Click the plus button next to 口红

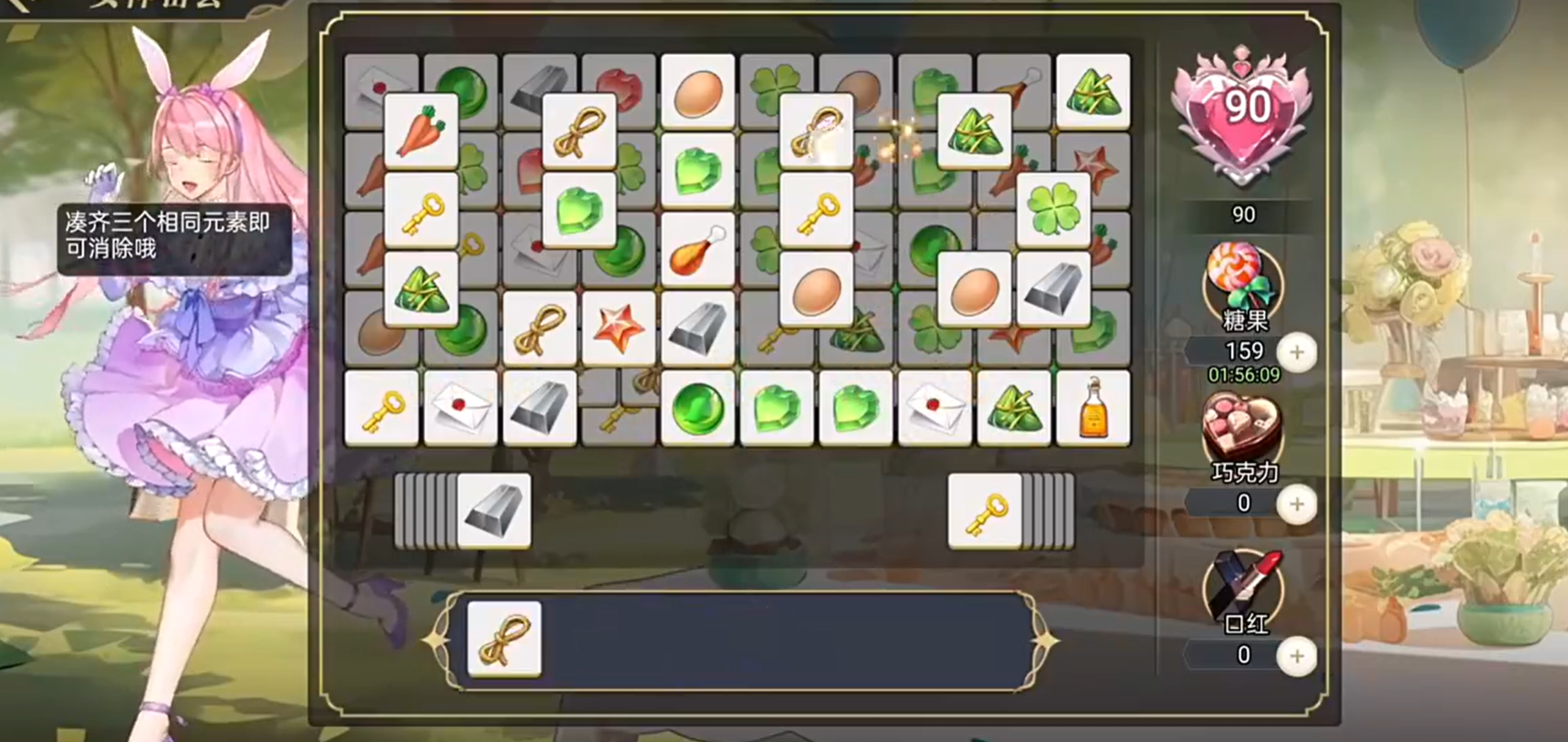(1298, 655)
